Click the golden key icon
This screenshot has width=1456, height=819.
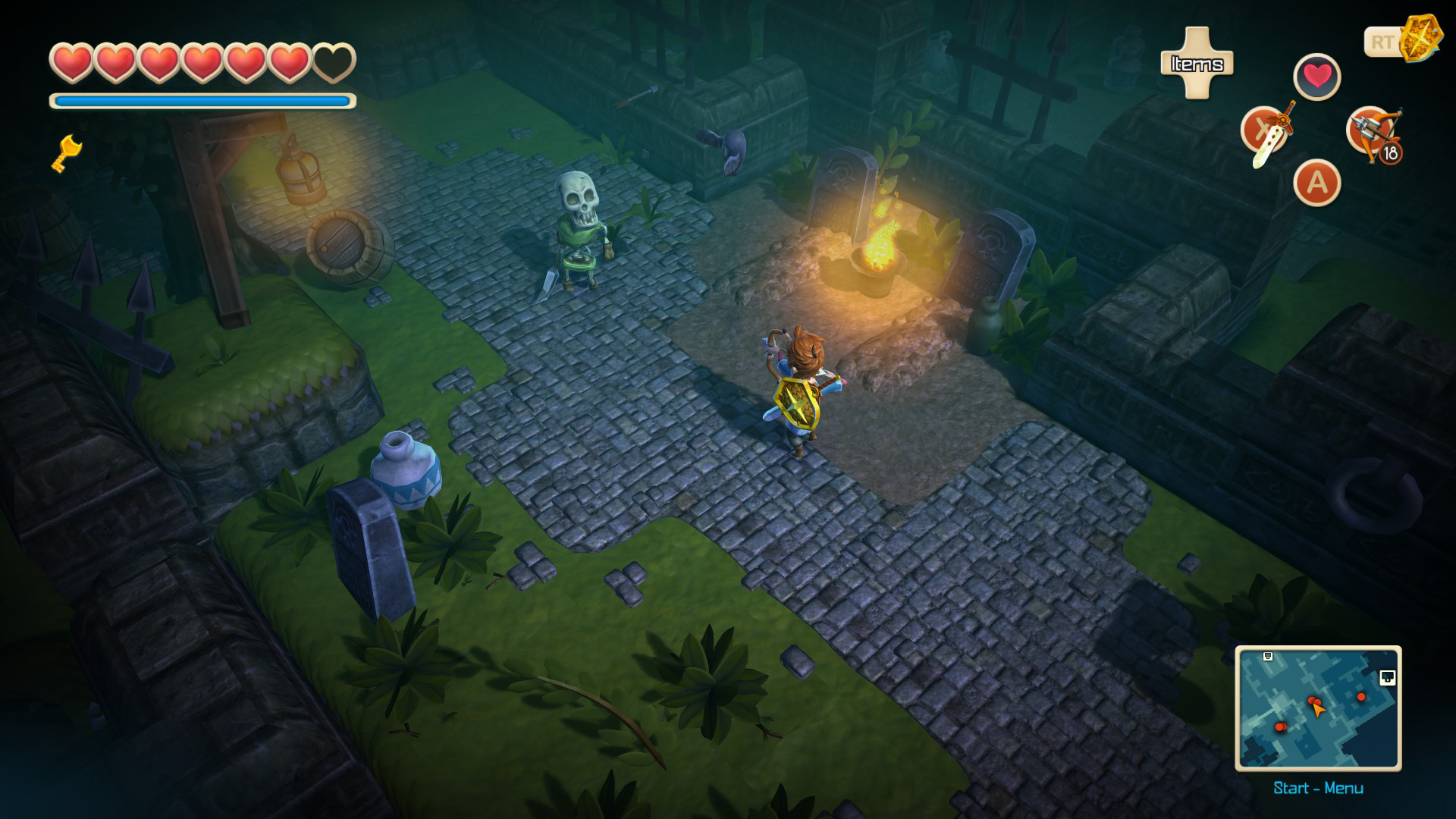click(x=66, y=152)
